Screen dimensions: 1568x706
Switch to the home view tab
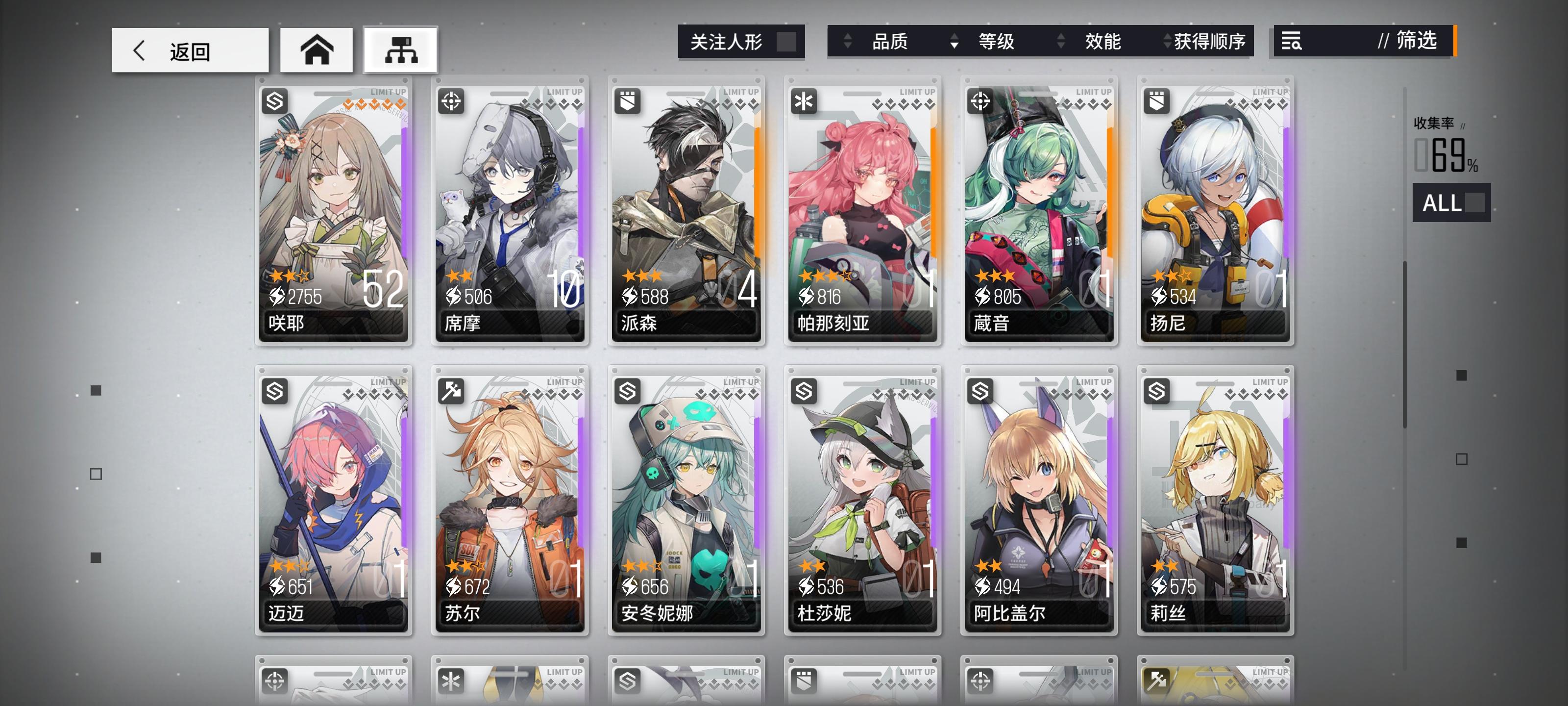point(318,51)
